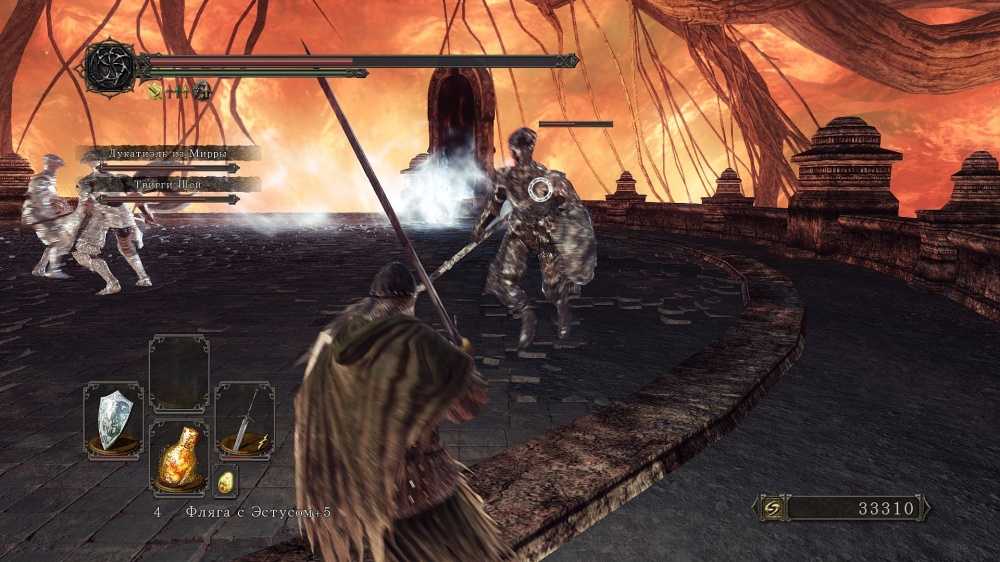Click the shield in the left-hand slot
This screenshot has height=562, width=1000.
pyautogui.click(x=113, y=418)
